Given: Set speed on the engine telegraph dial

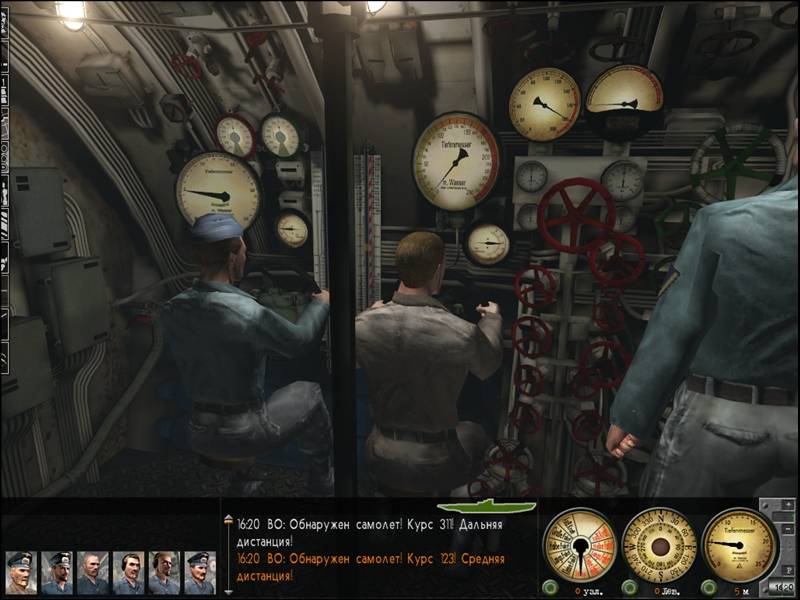Looking at the screenshot, I should tap(580, 546).
